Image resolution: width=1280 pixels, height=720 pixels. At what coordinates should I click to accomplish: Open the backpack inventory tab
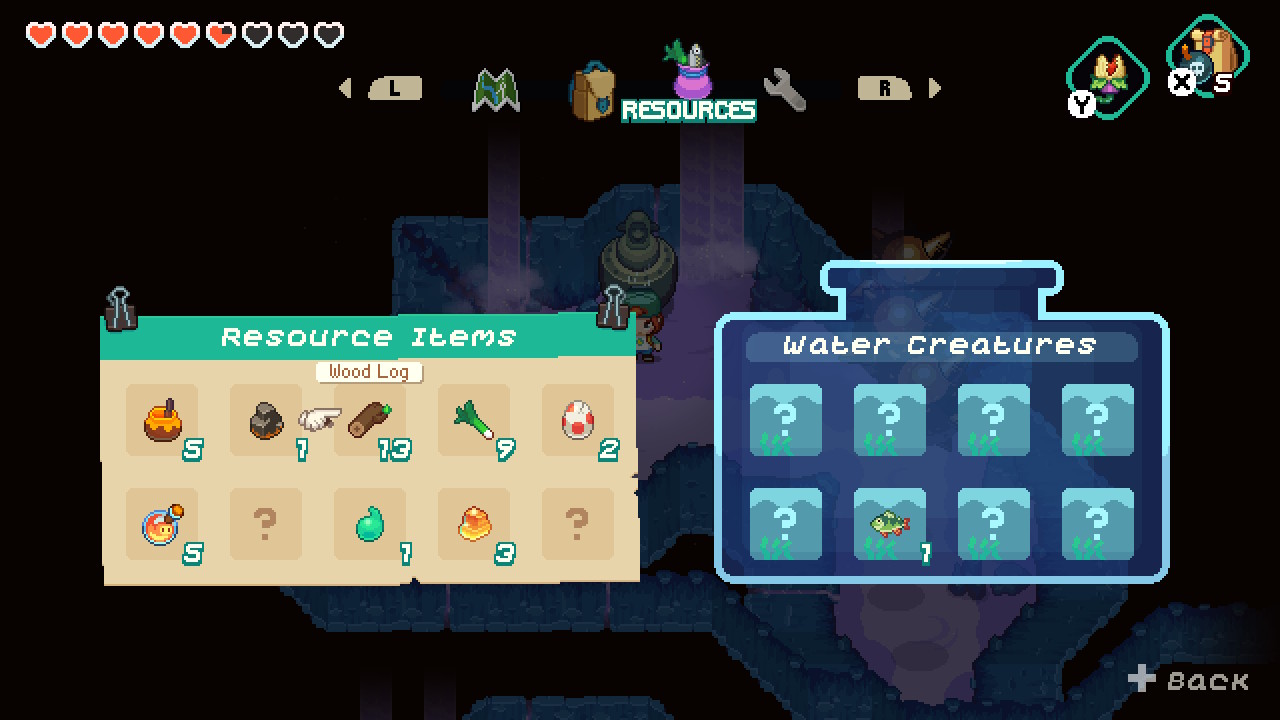(592, 92)
